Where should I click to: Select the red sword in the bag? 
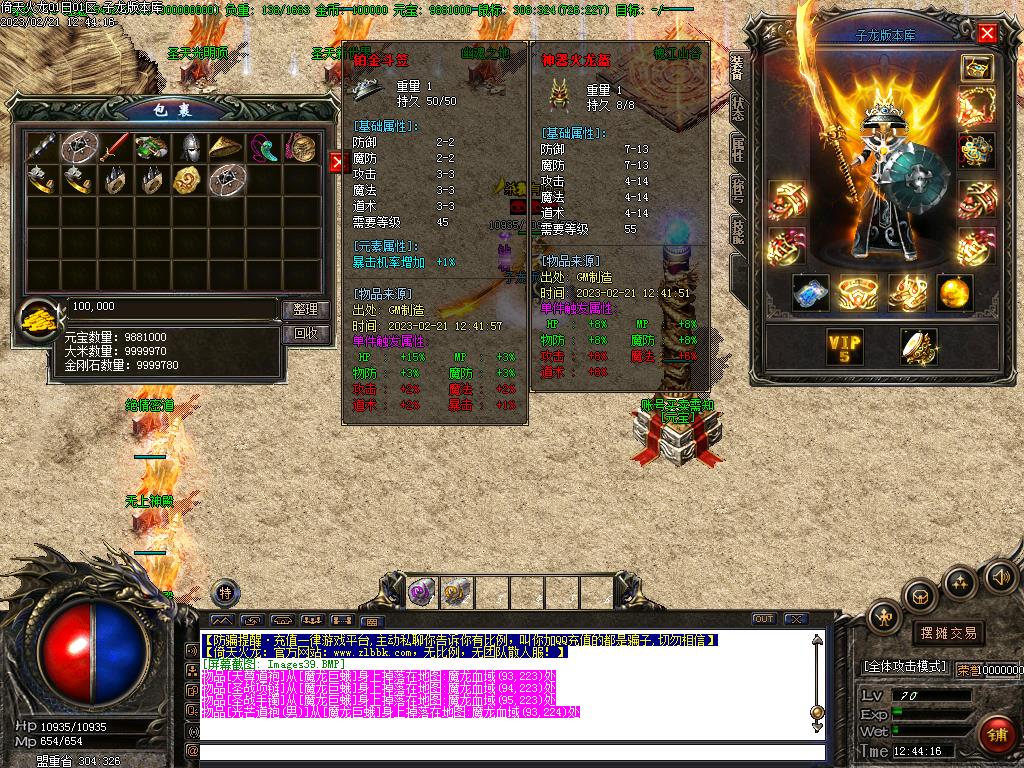click(x=114, y=147)
